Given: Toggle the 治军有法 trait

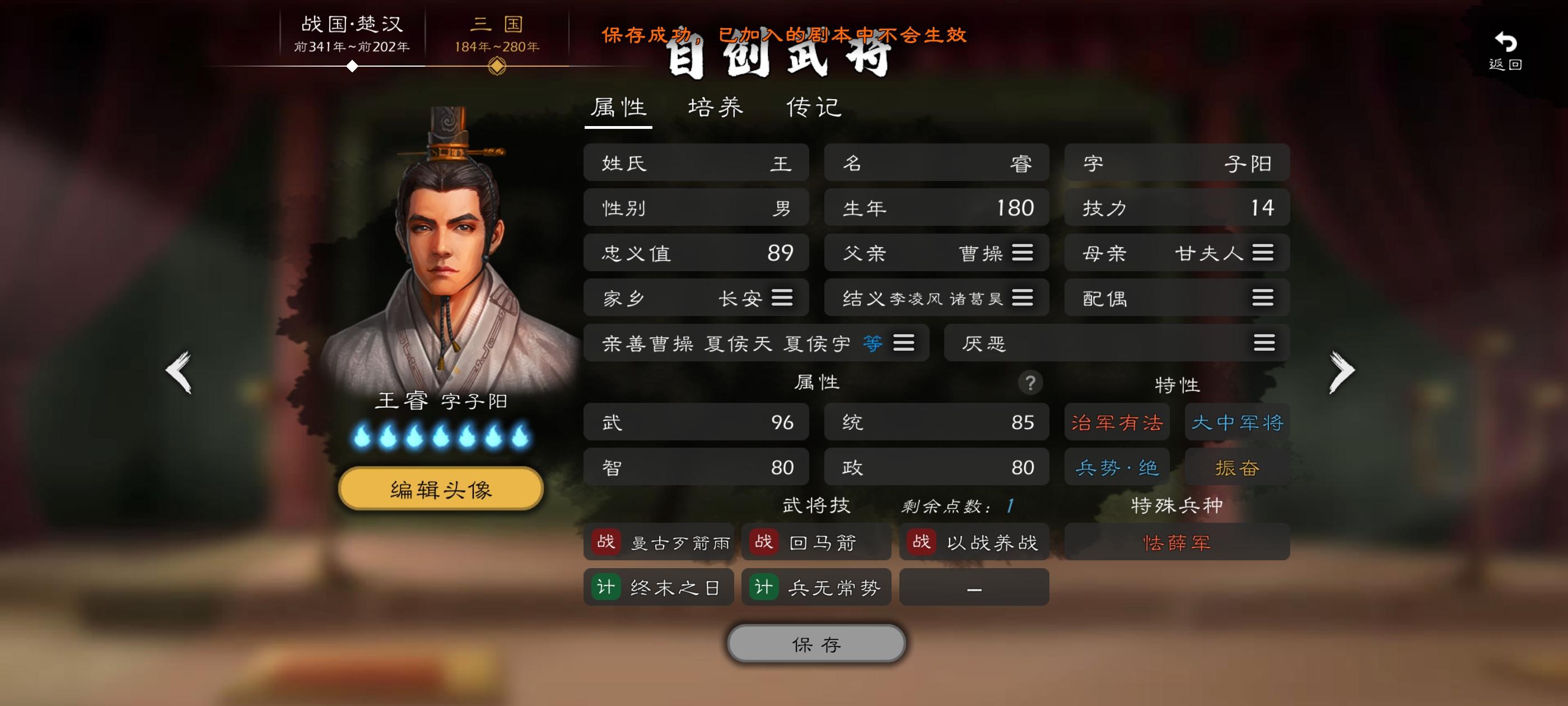Looking at the screenshot, I should [x=1116, y=421].
